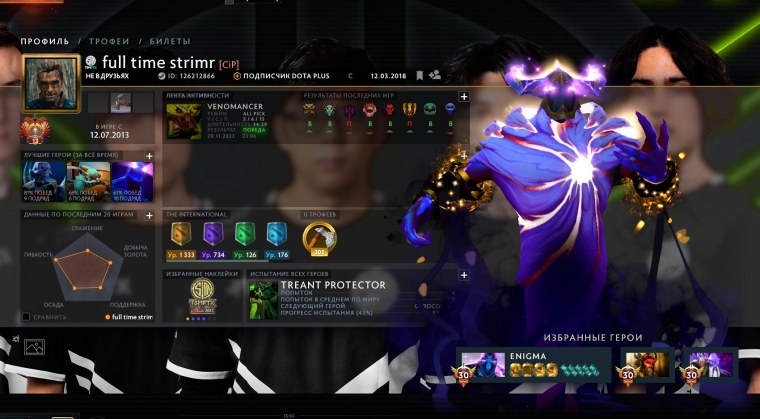The image size is (760, 419).
Task: Open the Трофеи tab
Action: [108, 41]
